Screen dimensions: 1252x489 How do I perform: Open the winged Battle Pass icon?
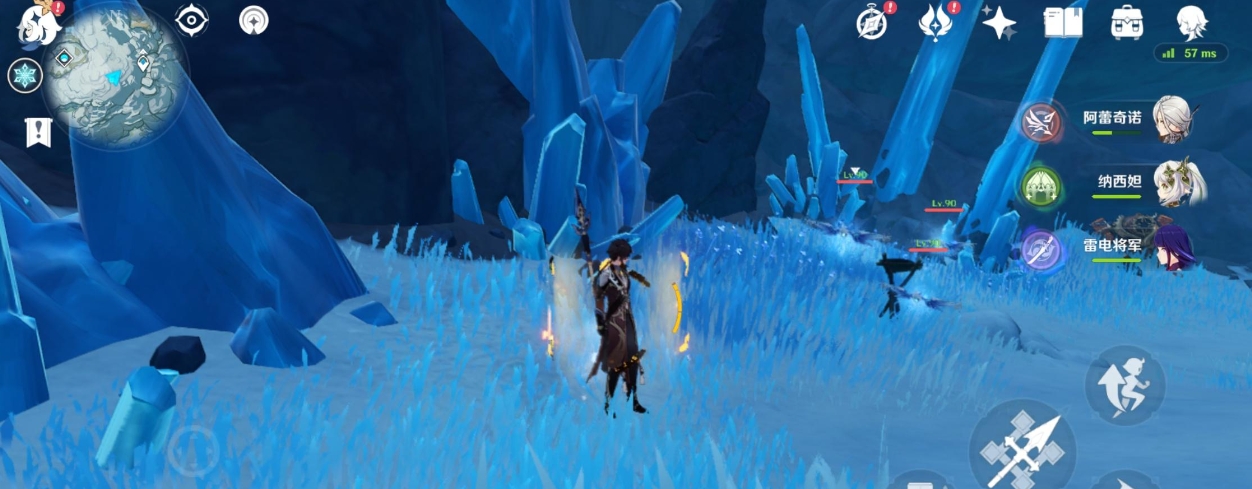coord(935,22)
